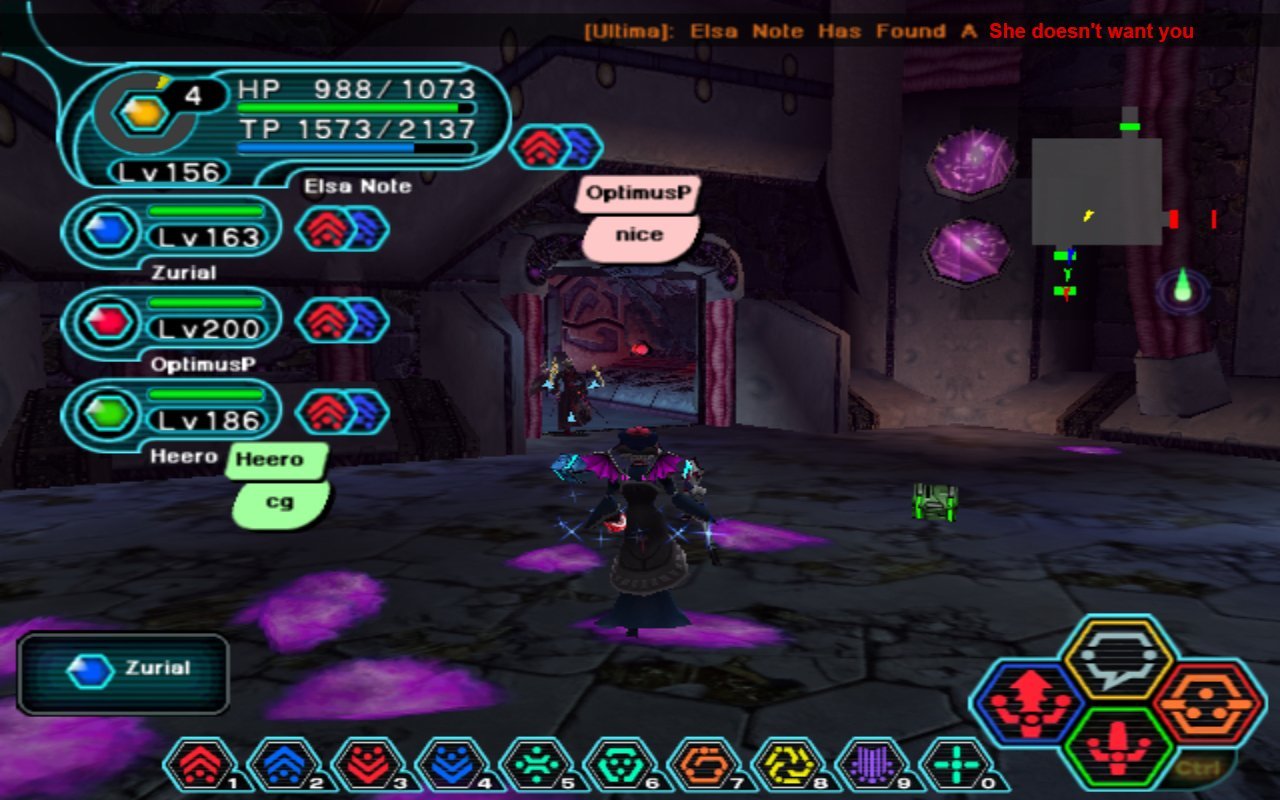Viewport: 1280px width, 800px height.
Task: Cast the red Shifta technique in slot 1
Action: (x=203, y=766)
